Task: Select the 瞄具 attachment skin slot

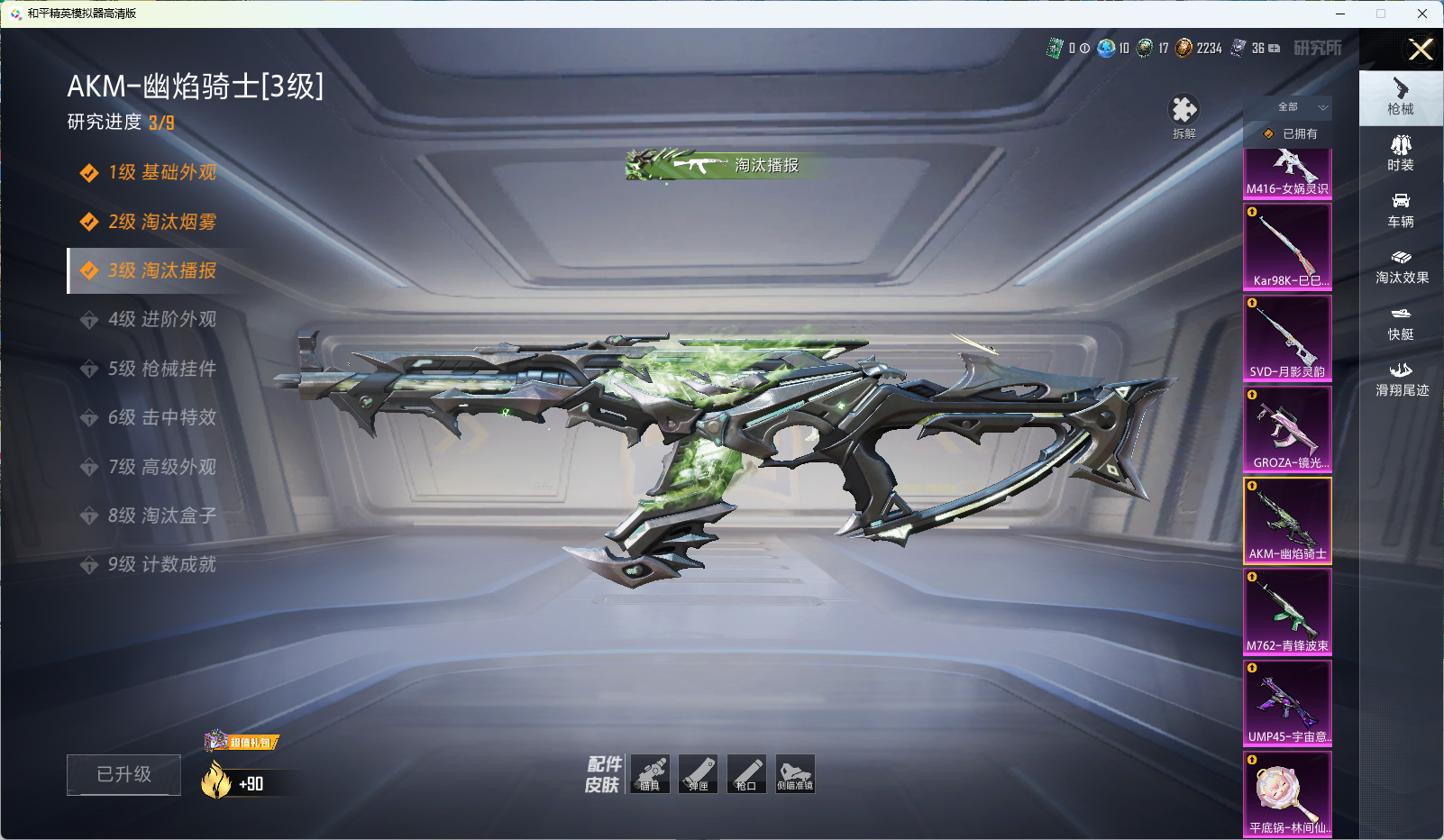Action: click(x=650, y=774)
